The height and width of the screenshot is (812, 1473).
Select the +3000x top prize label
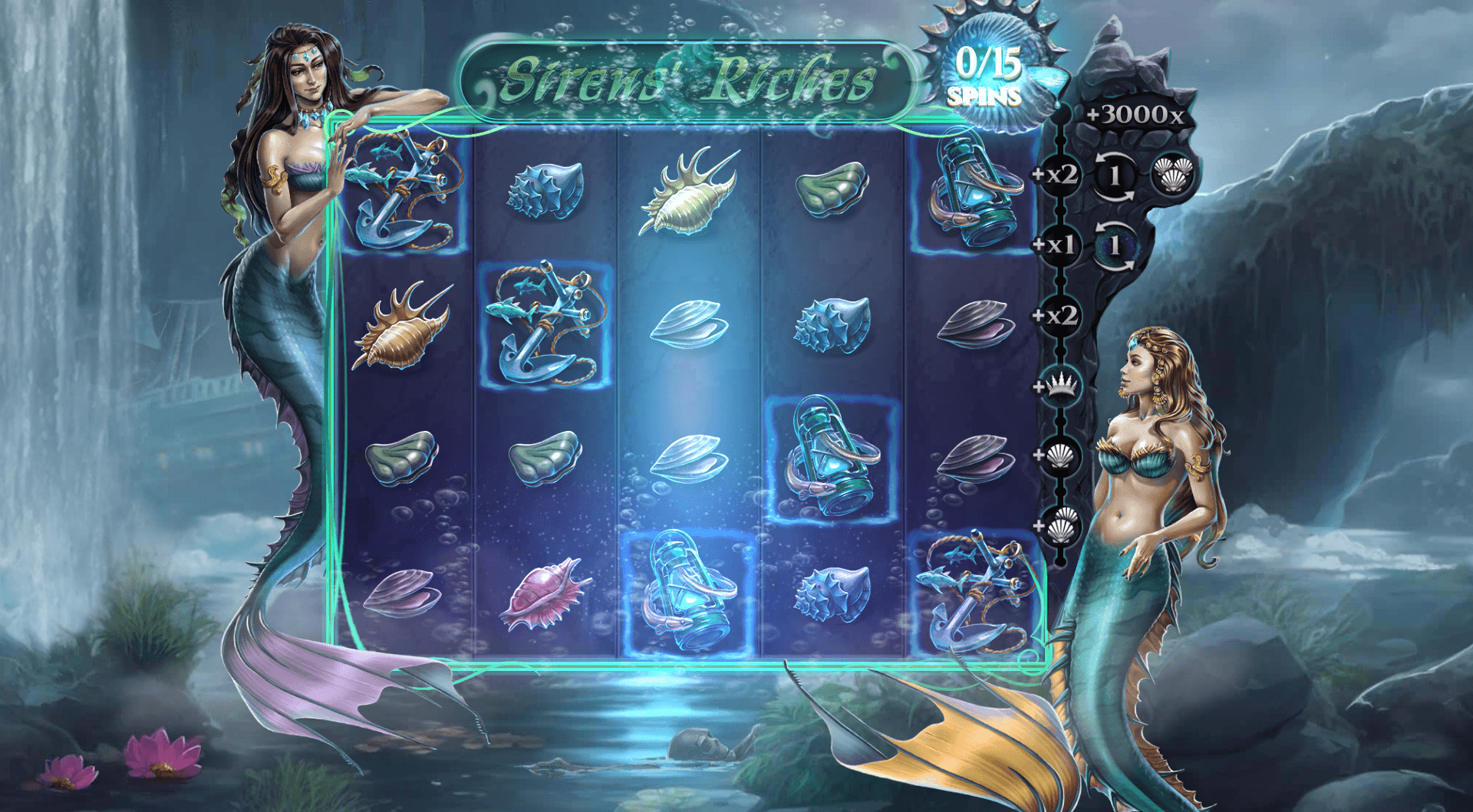point(1135,115)
